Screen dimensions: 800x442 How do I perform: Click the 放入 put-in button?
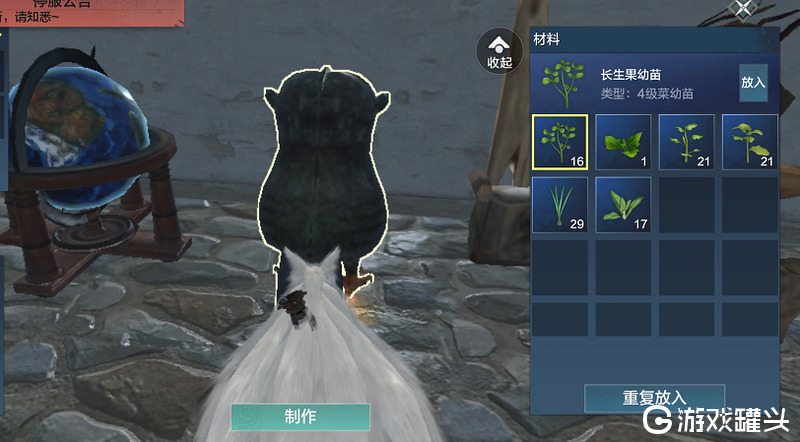[753, 84]
